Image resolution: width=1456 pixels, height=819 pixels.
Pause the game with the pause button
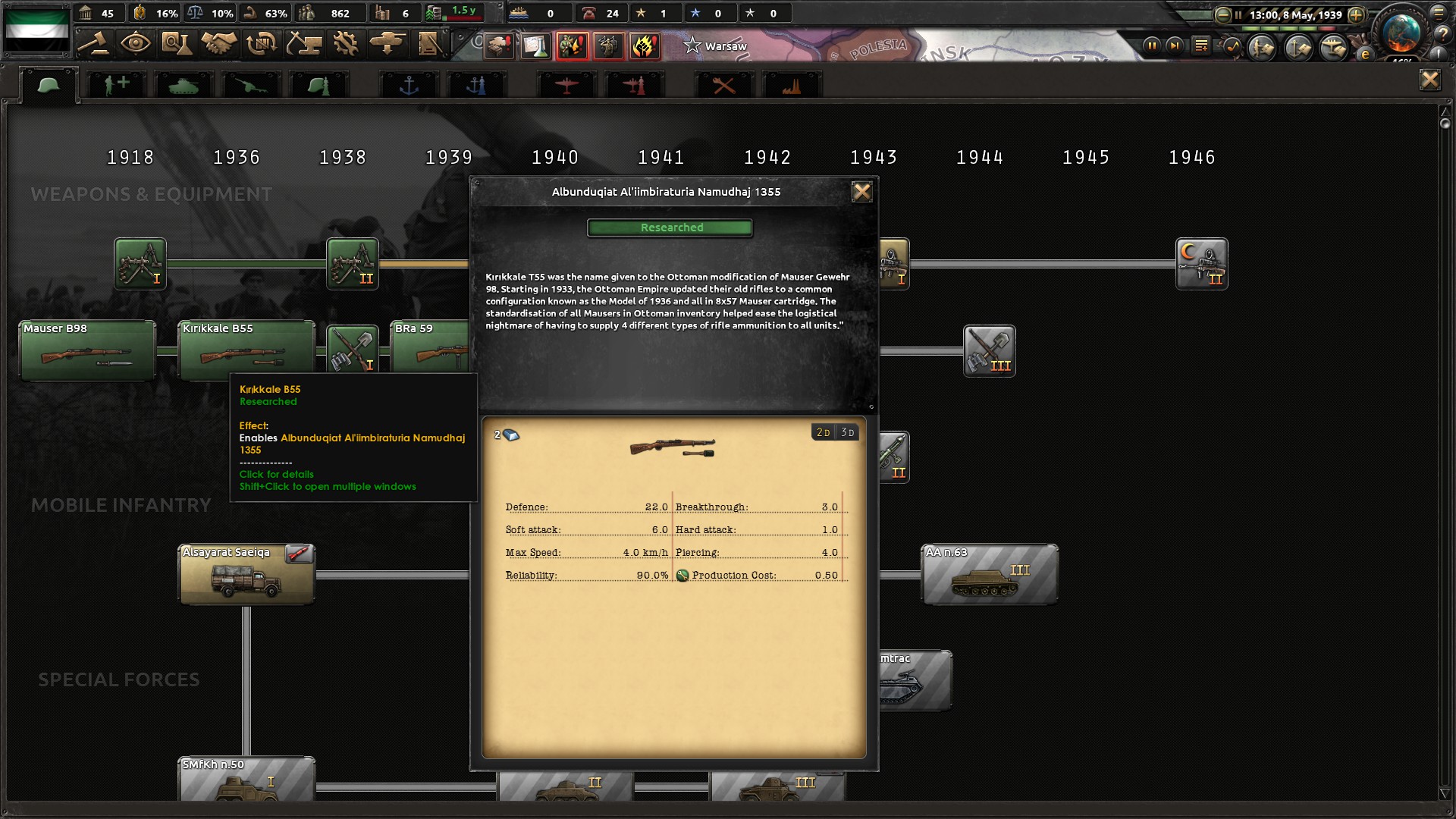click(1152, 45)
